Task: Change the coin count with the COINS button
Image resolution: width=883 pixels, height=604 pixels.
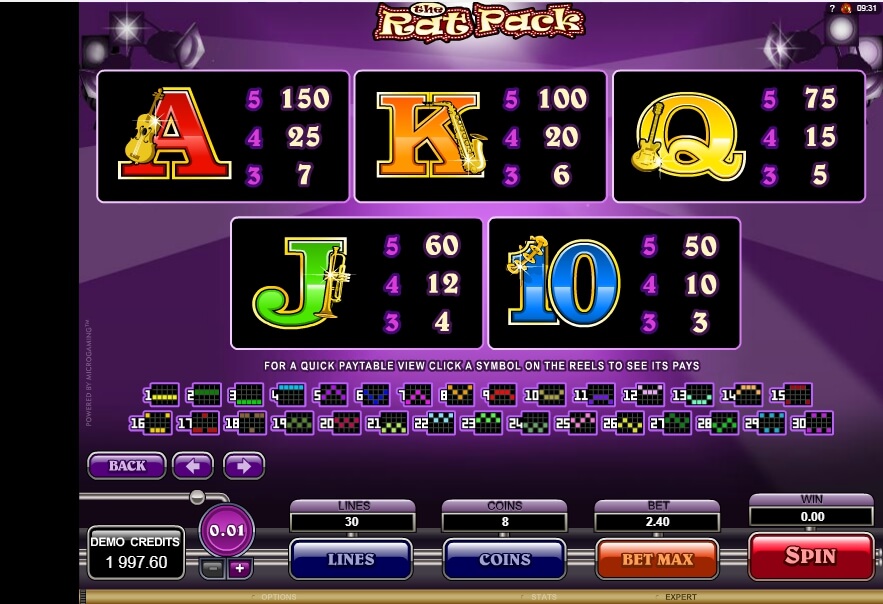Action: 504,559
